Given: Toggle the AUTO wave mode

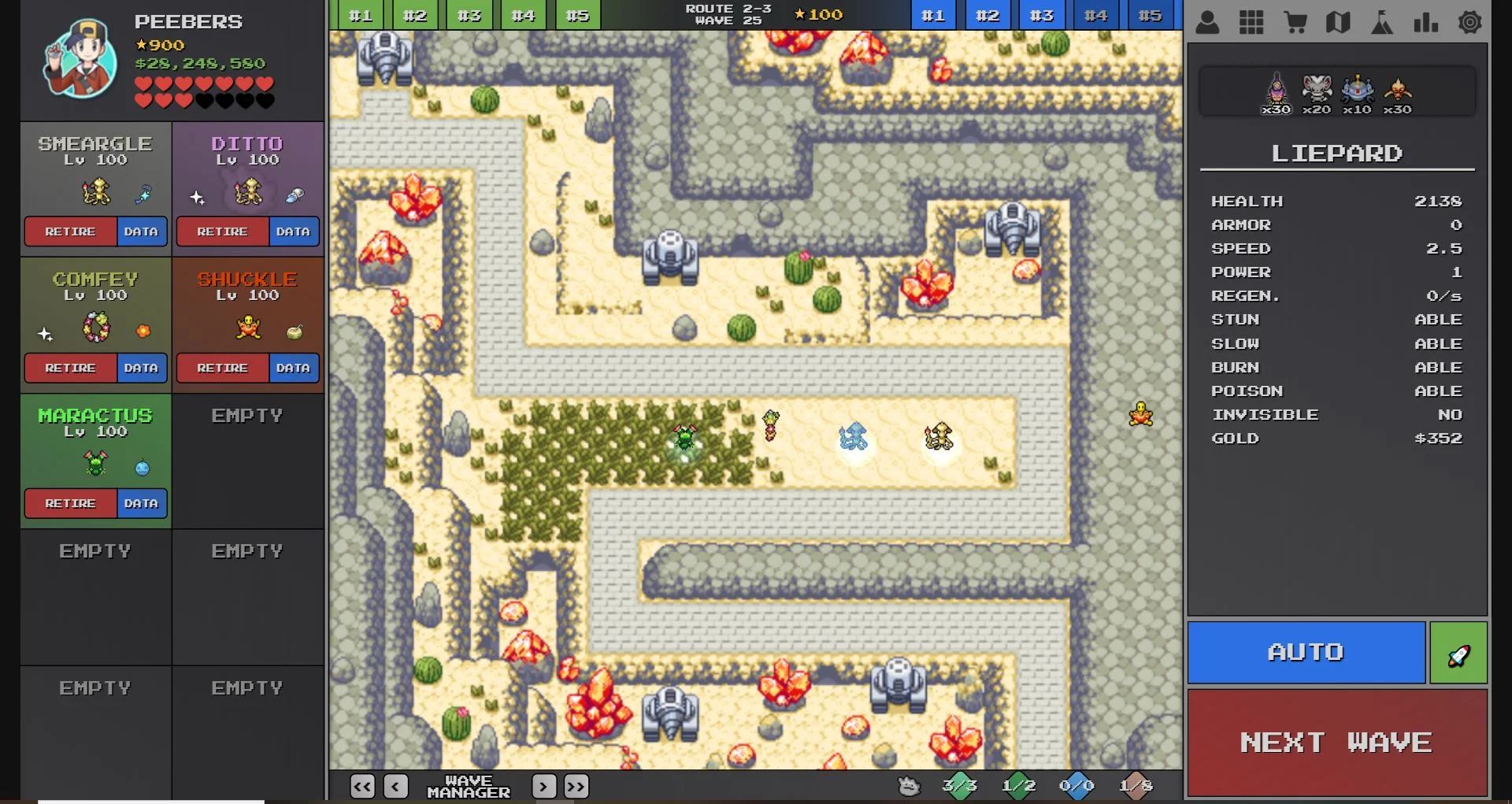Looking at the screenshot, I should (x=1306, y=652).
